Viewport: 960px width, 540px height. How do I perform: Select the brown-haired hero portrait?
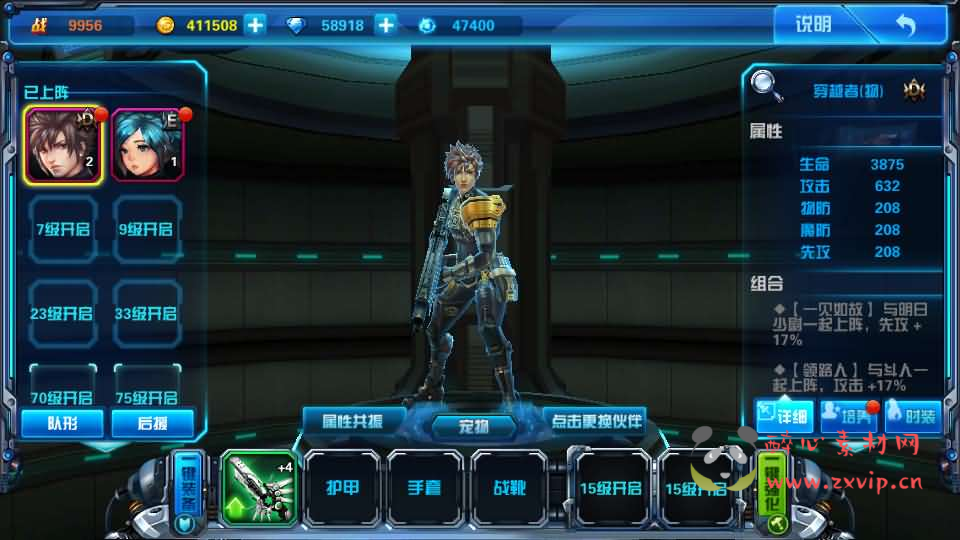coord(63,146)
